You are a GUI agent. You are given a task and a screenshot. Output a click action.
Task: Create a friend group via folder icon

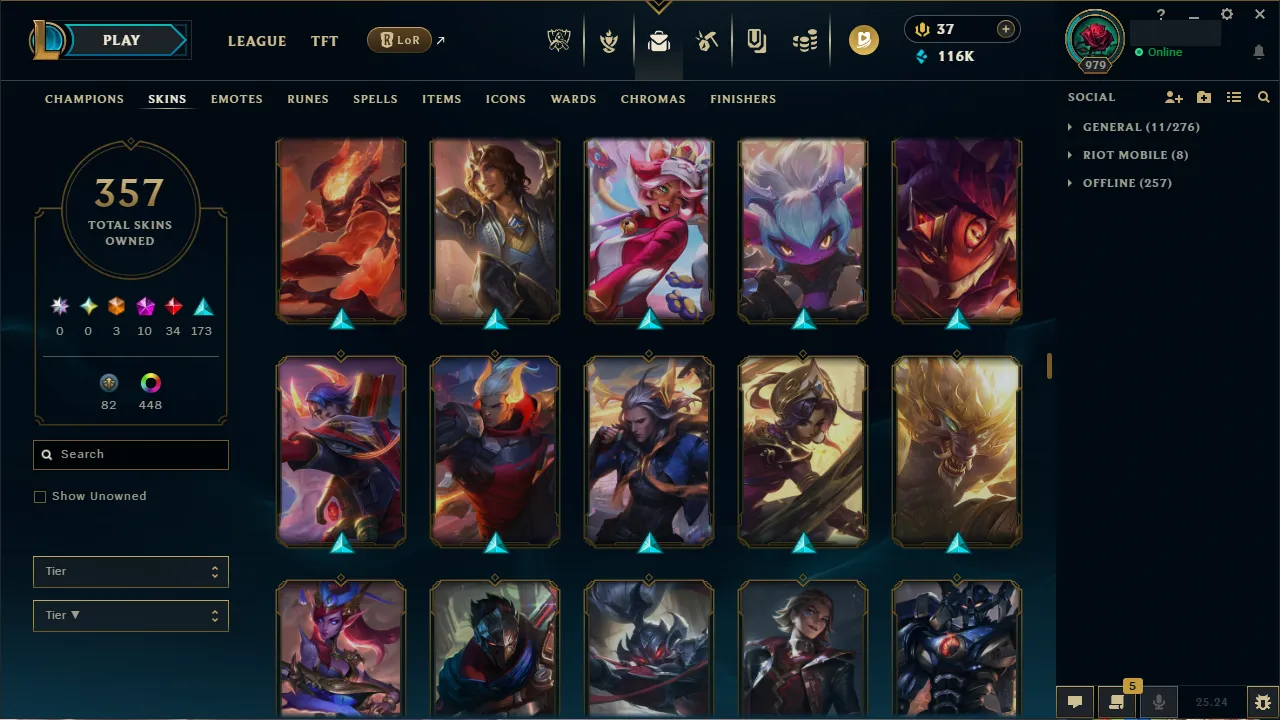point(1204,97)
